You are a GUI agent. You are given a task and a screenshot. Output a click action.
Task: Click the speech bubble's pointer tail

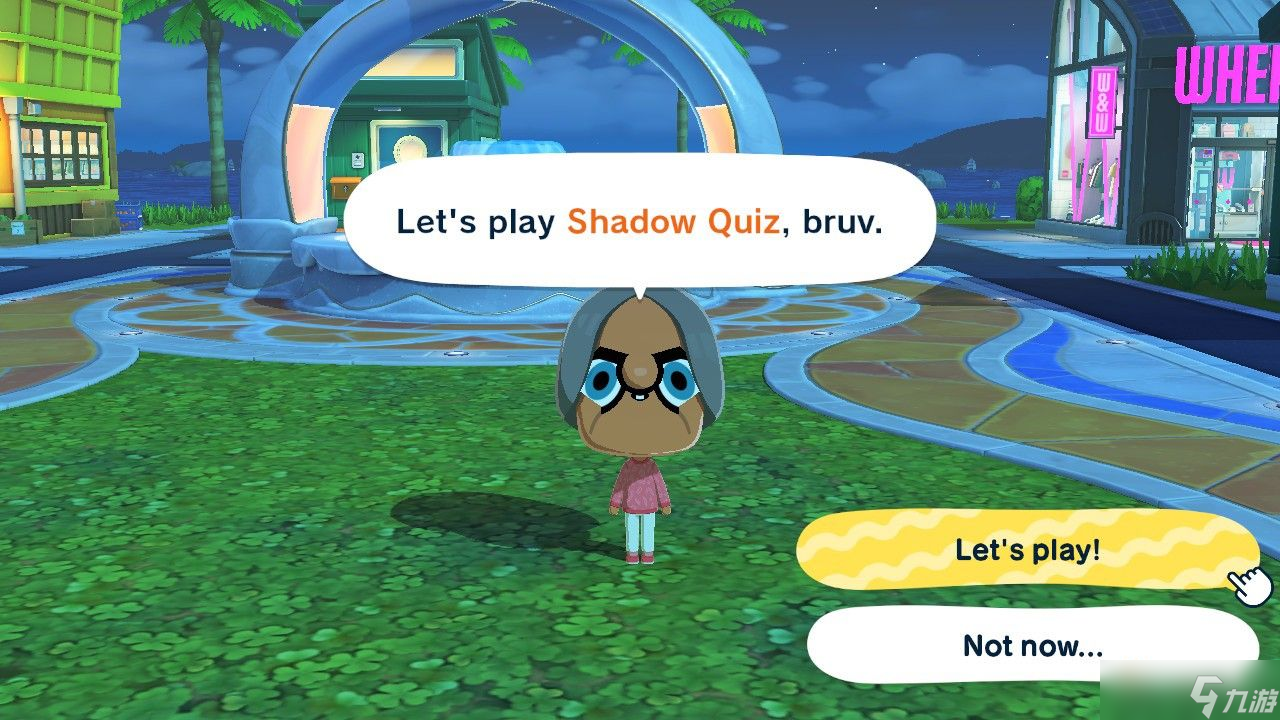(640, 290)
